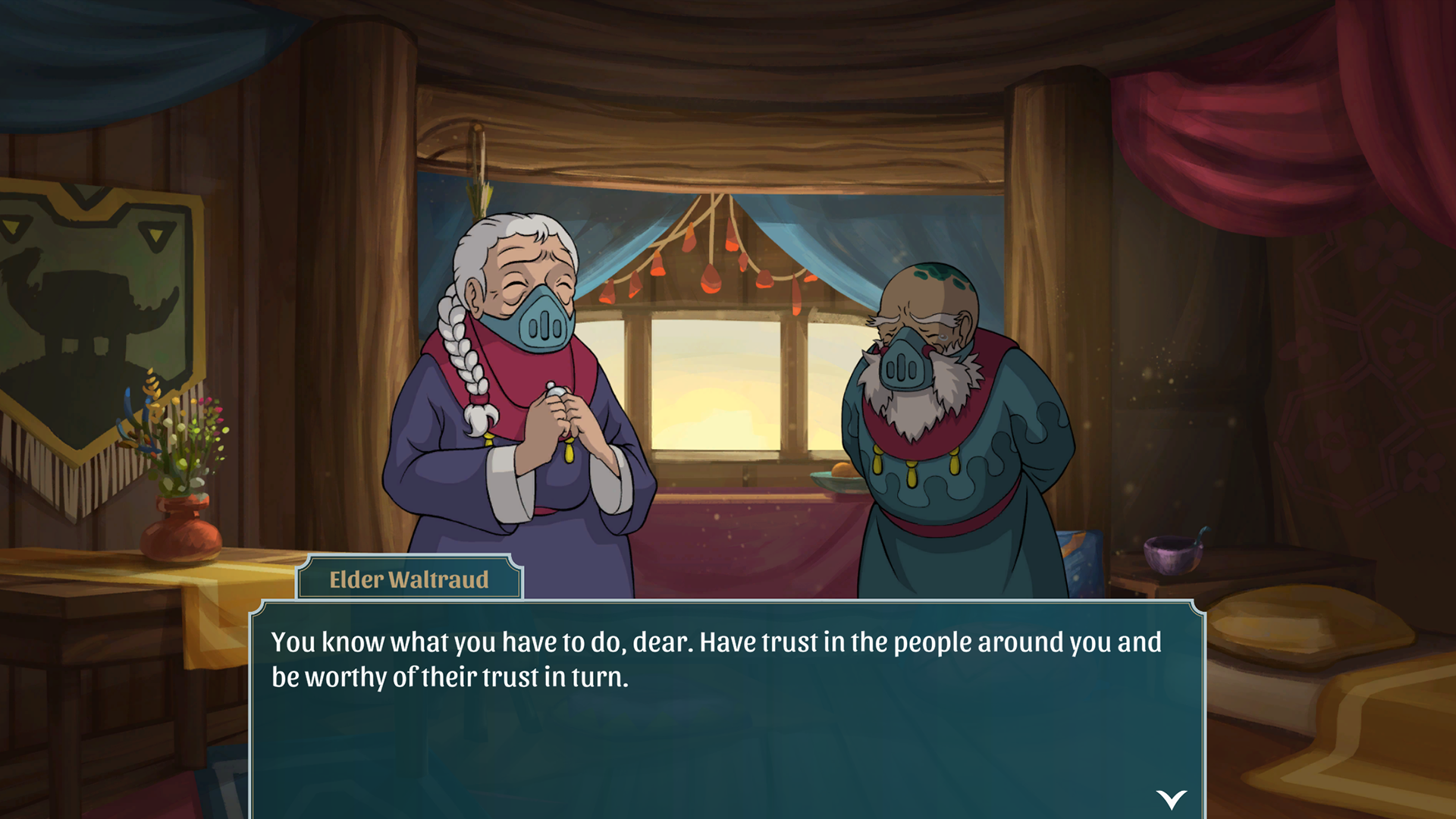Viewport: 1456px width, 819px height.
Task: Advance dialogue with the continue arrow
Action: [x=1171, y=799]
